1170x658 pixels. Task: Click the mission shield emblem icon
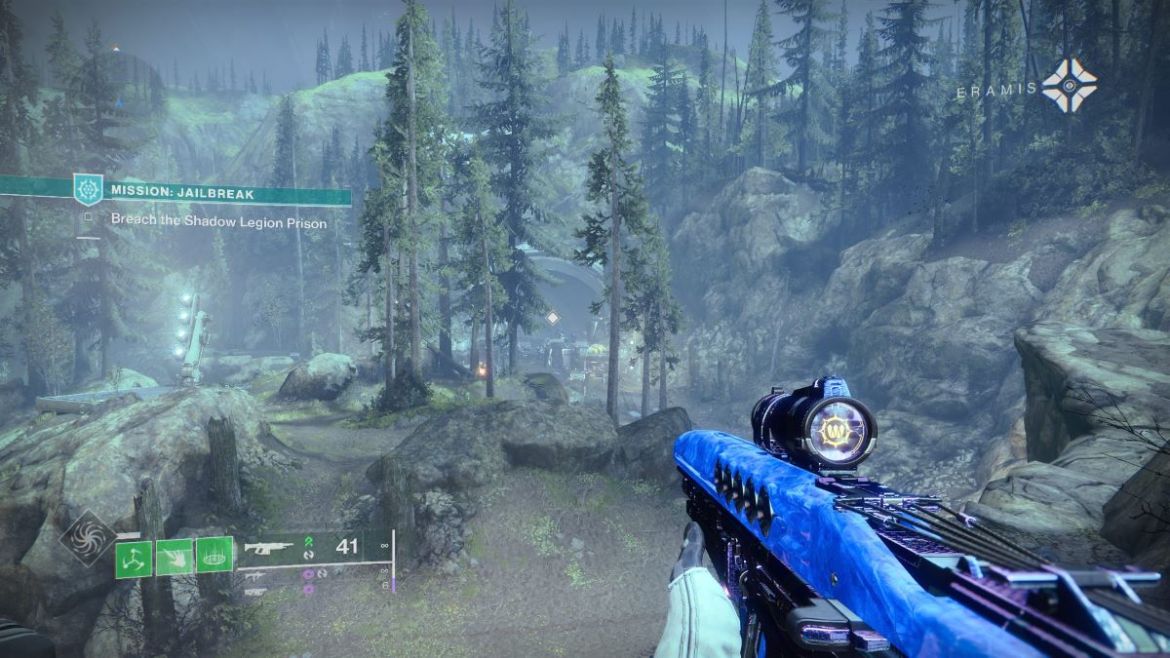click(x=88, y=188)
